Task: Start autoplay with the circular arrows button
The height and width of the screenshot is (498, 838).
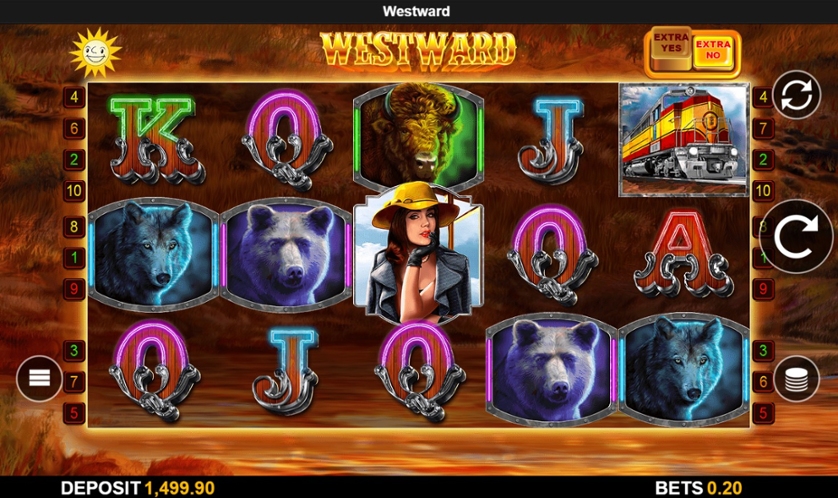Action: tap(796, 97)
